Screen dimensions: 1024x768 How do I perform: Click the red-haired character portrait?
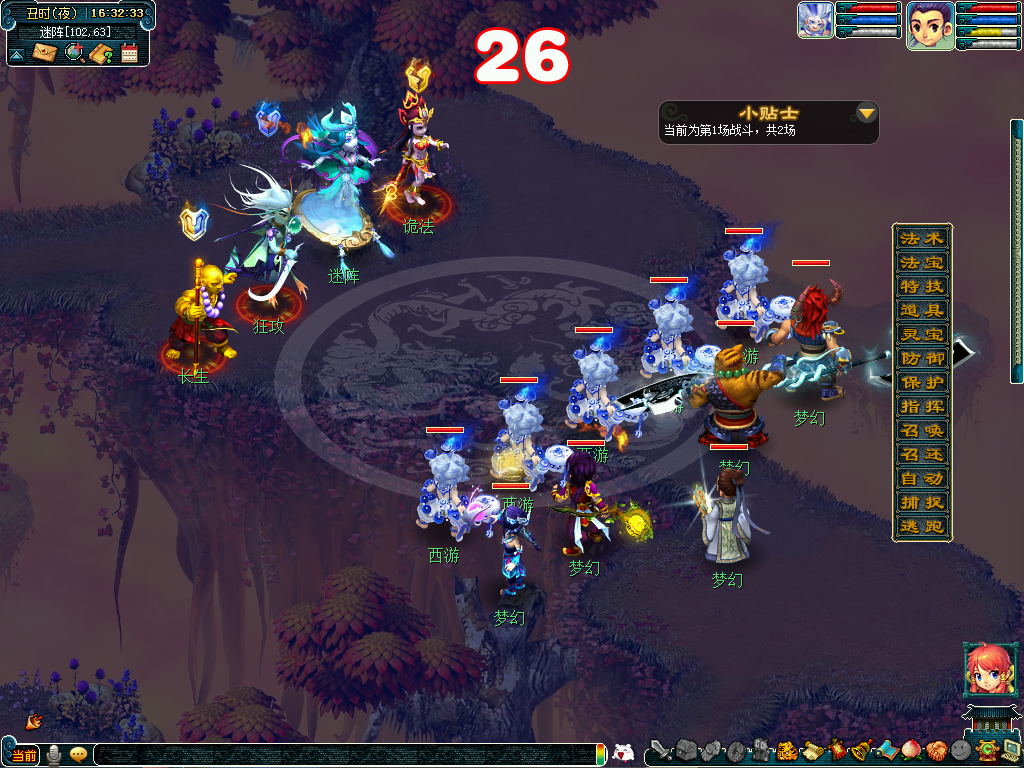pyautogui.click(x=984, y=670)
